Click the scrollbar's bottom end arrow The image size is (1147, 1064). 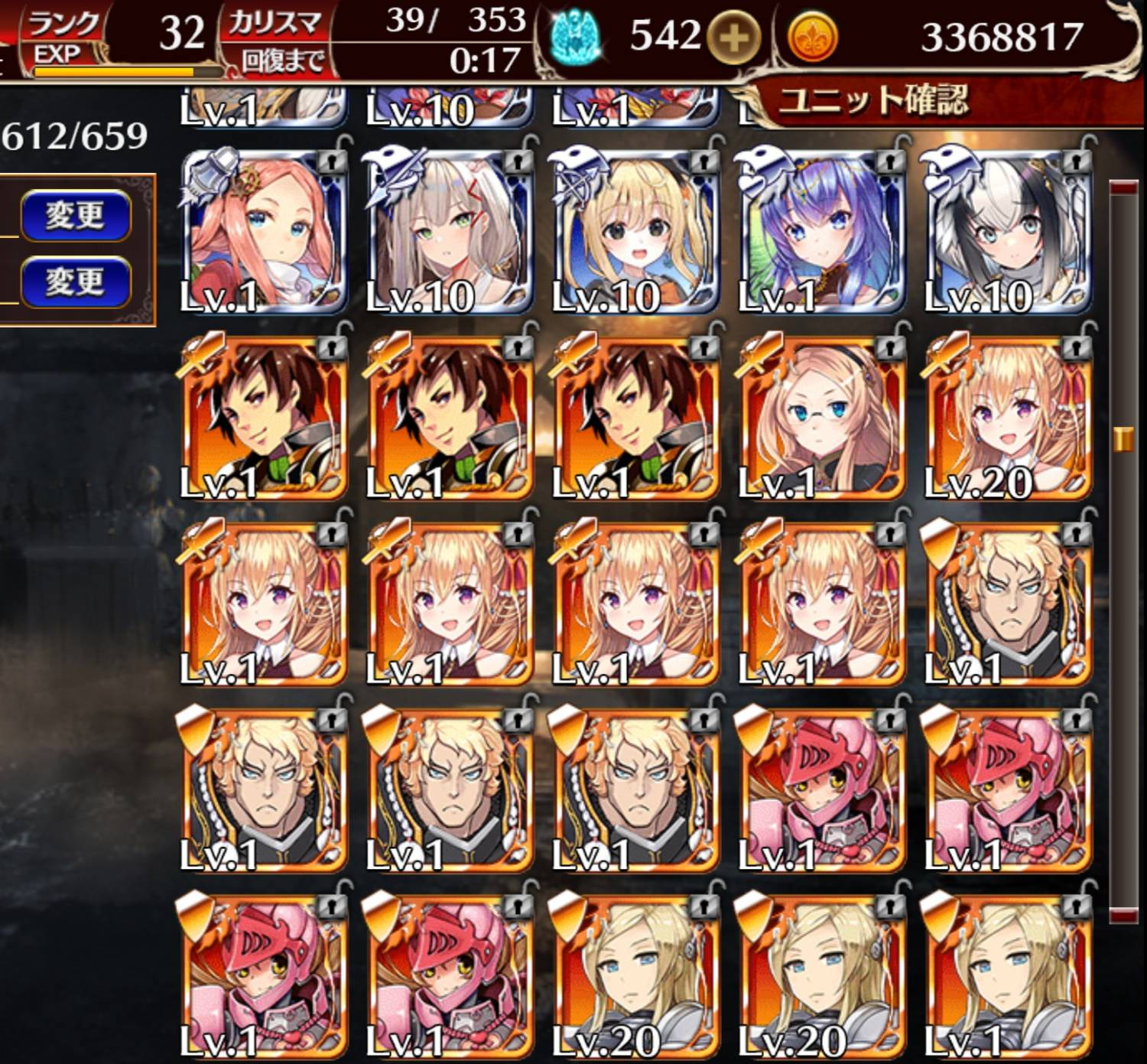point(1123,913)
